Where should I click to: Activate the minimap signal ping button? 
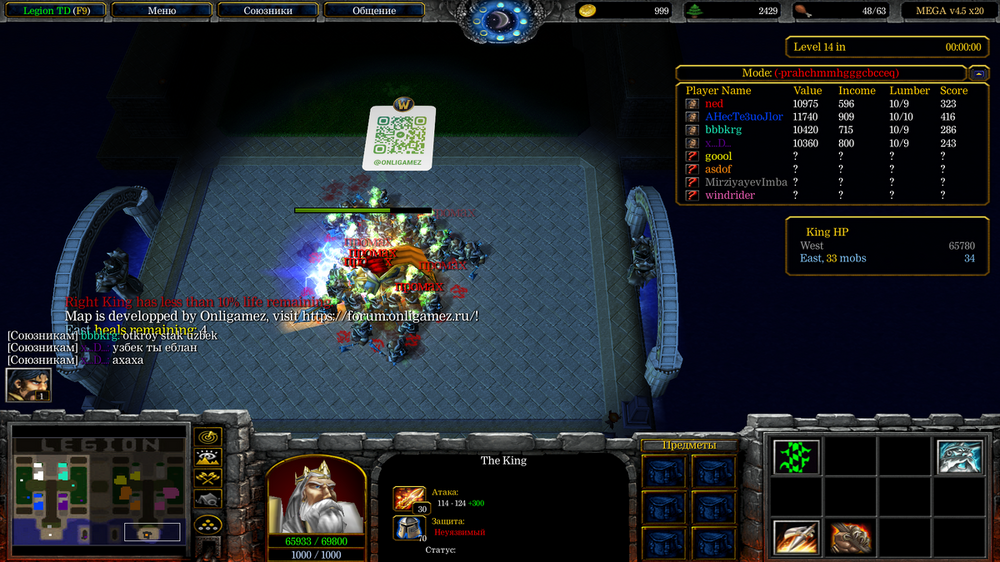(208, 437)
